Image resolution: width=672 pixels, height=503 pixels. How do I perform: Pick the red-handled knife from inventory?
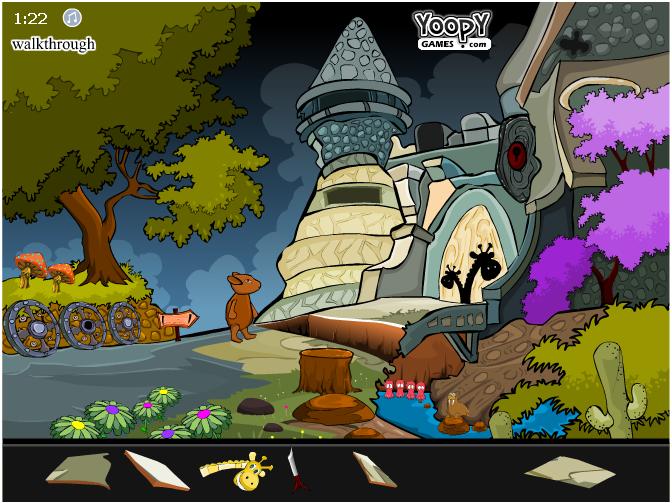pos(295,469)
